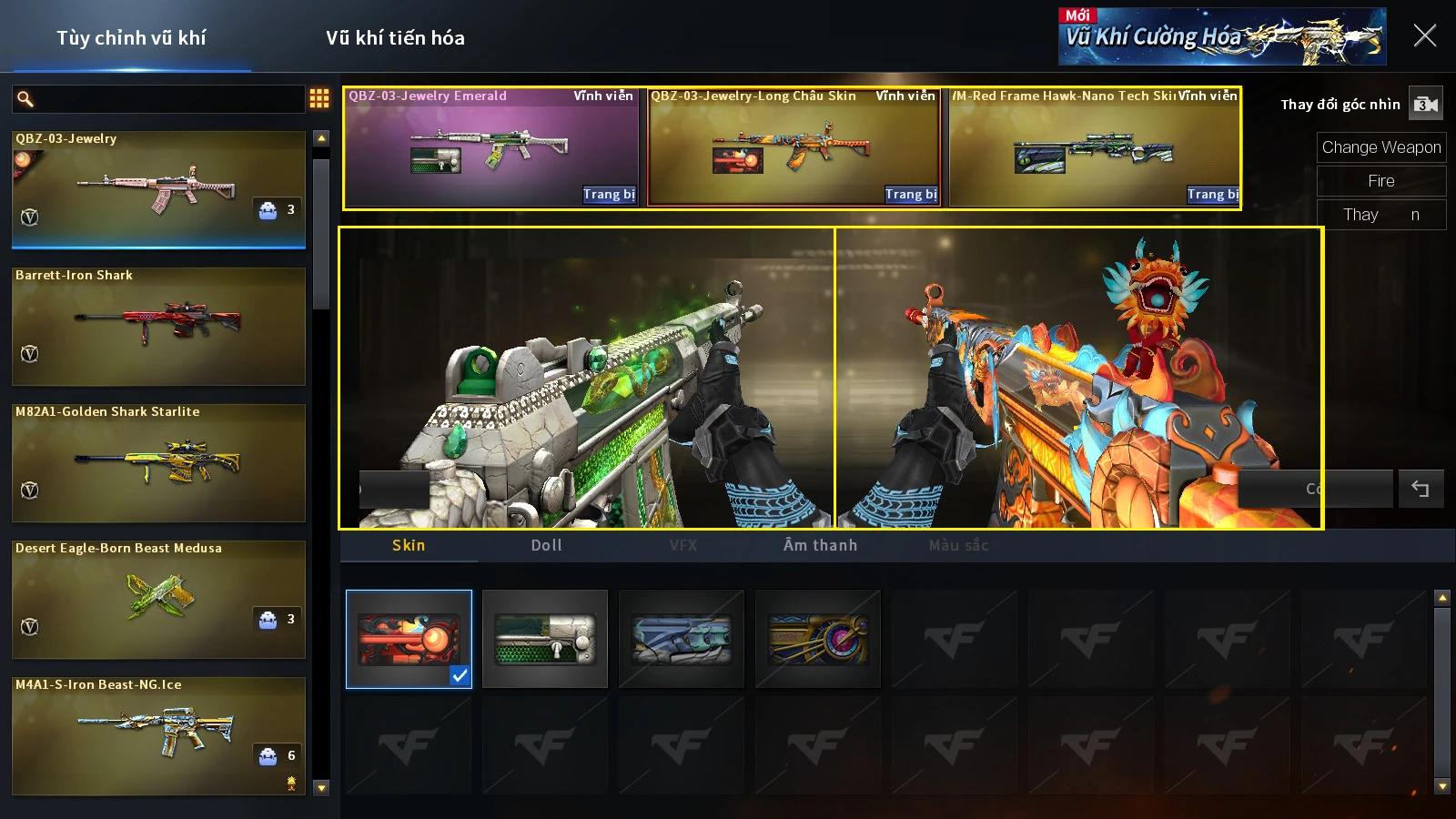Equip the QBZ-03-Jewelry Emerald skin
The width and height of the screenshot is (1456, 819).
tap(609, 194)
